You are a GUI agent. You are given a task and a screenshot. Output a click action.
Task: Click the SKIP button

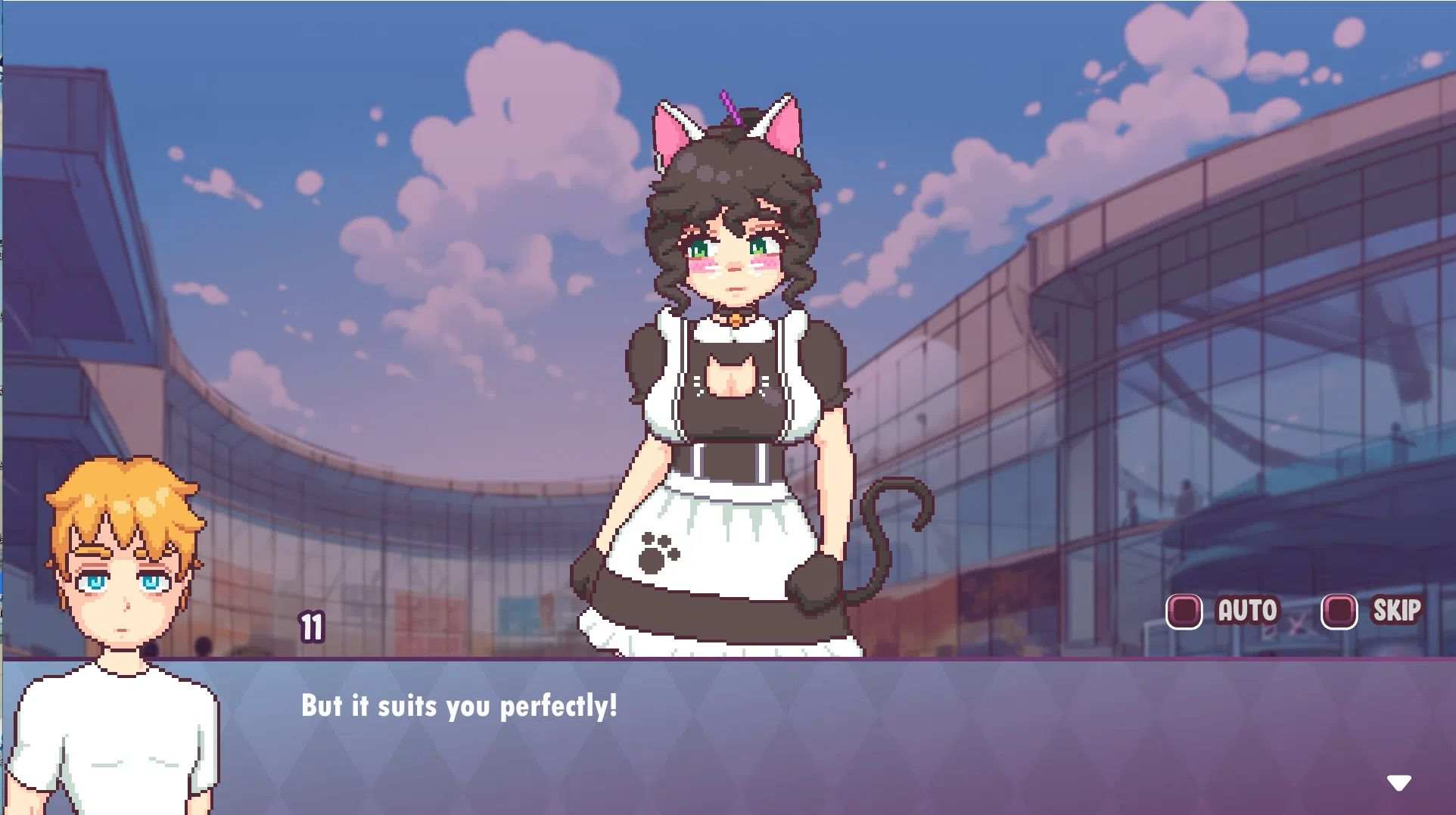tap(1397, 610)
